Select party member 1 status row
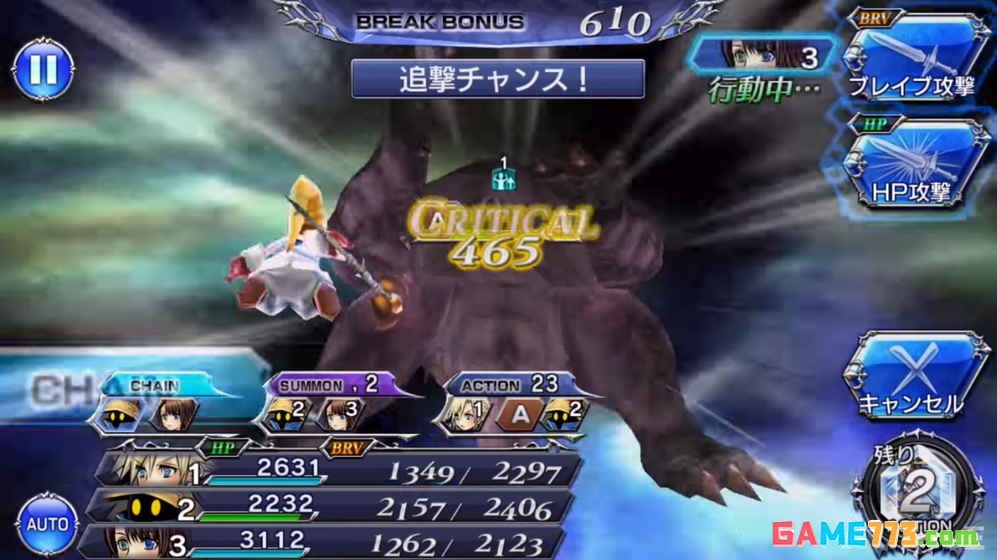This screenshot has height=560, width=997. point(340,470)
